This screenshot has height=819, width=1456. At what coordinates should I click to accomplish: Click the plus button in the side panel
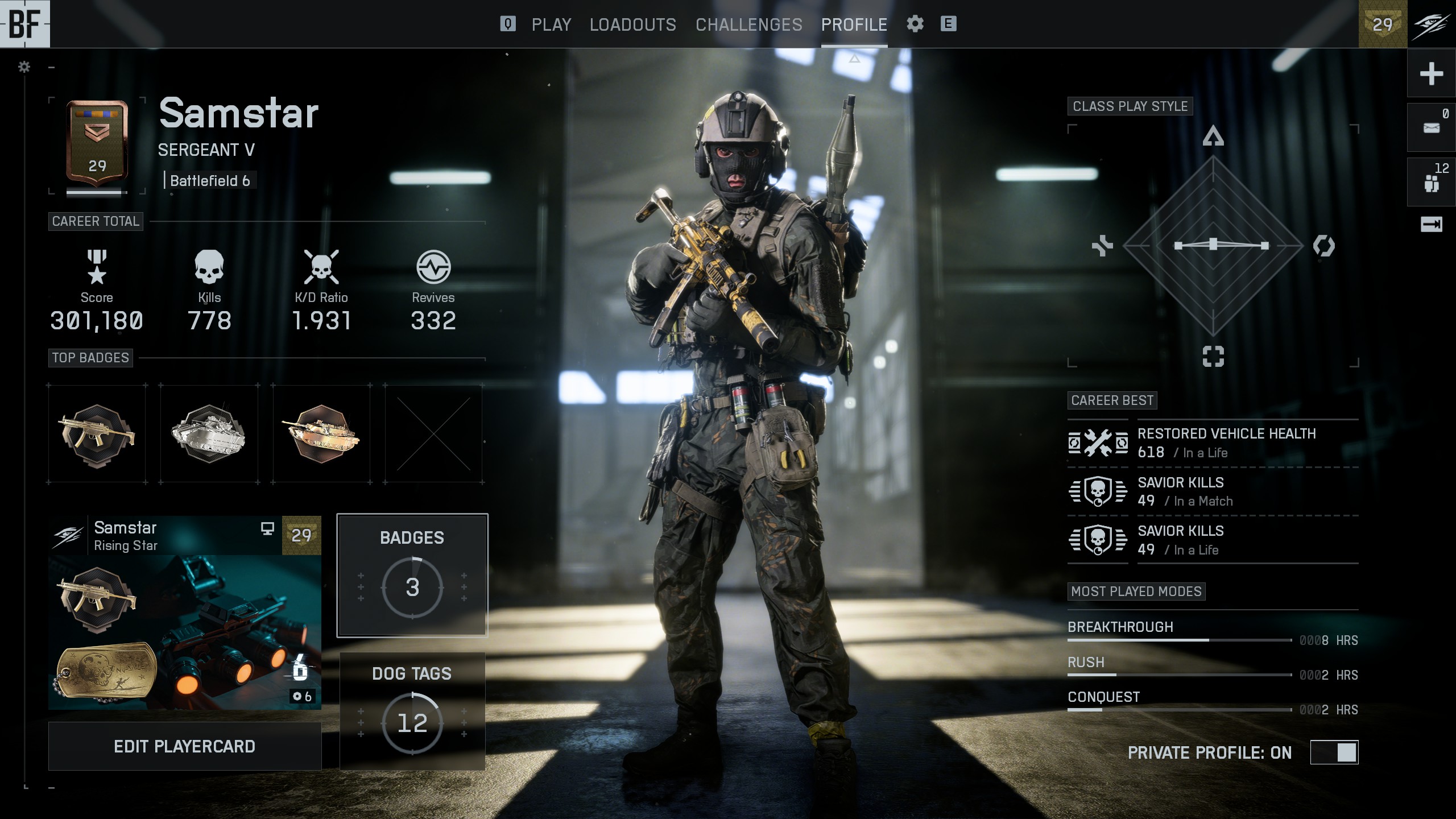click(x=1431, y=73)
